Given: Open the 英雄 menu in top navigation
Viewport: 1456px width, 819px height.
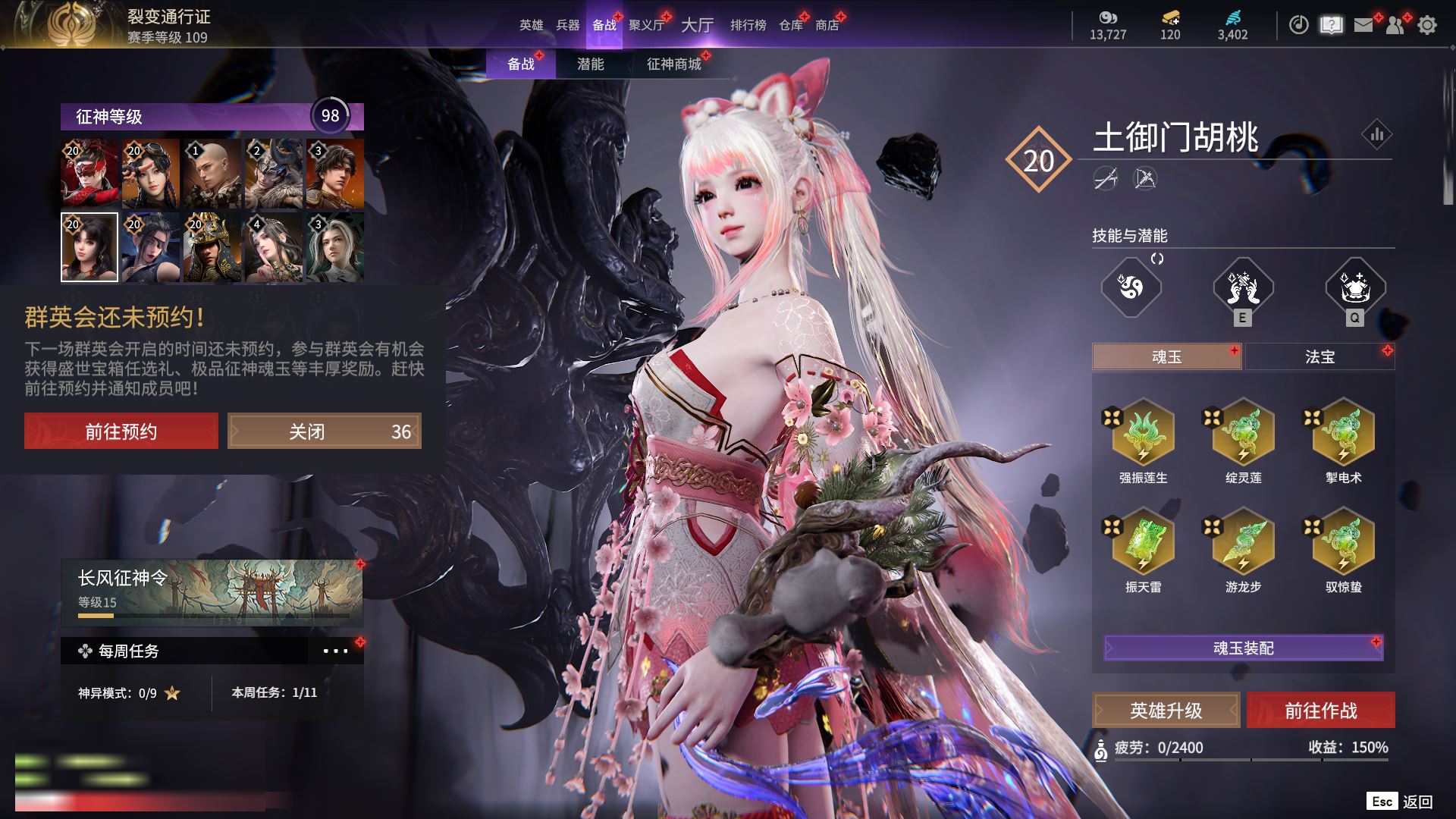Looking at the screenshot, I should click(x=531, y=25).
